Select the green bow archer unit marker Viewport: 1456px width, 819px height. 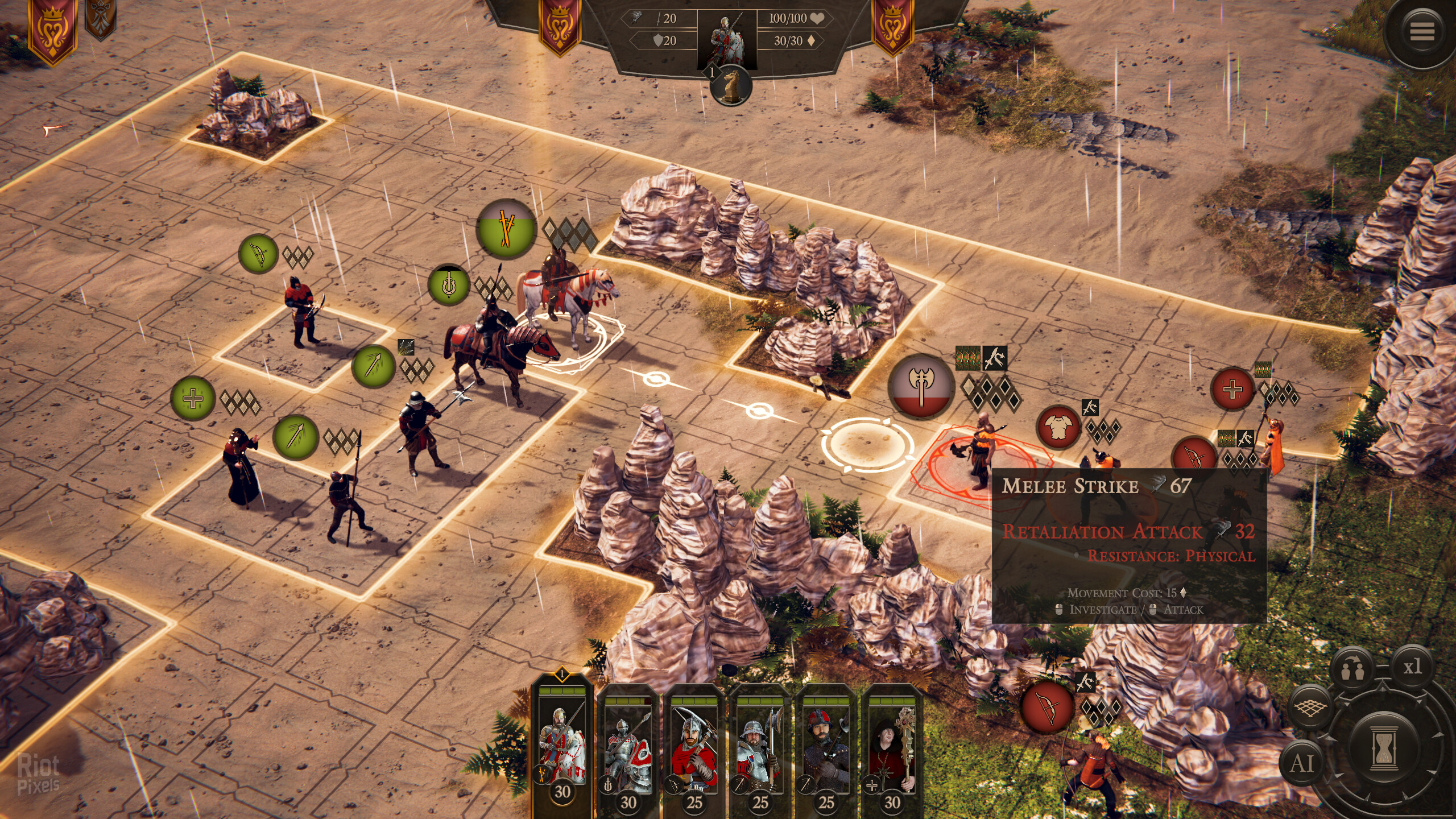point(258,254)
